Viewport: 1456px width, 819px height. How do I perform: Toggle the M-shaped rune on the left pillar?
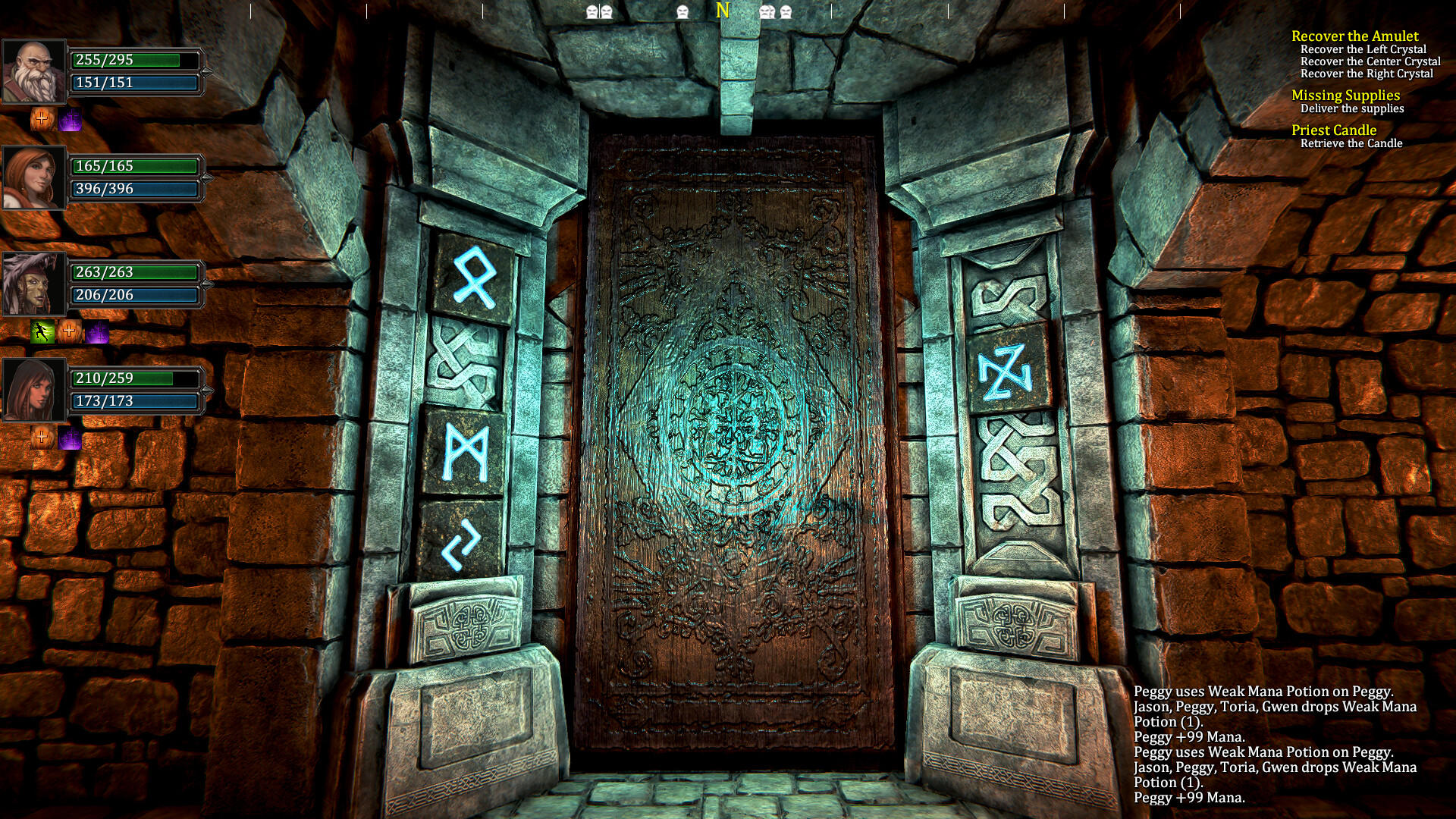click(464, 452)
